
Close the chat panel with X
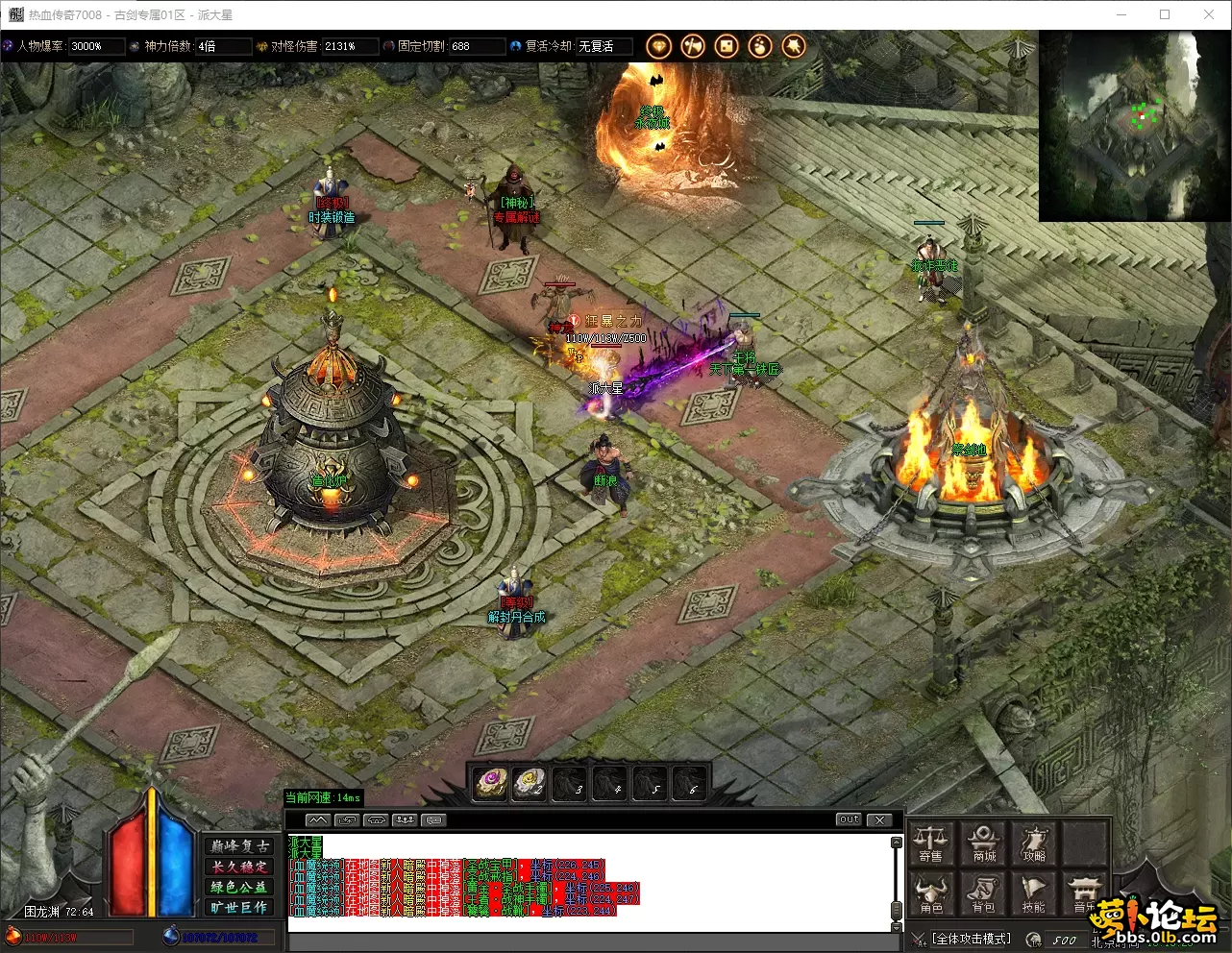(x=879, y=819)
